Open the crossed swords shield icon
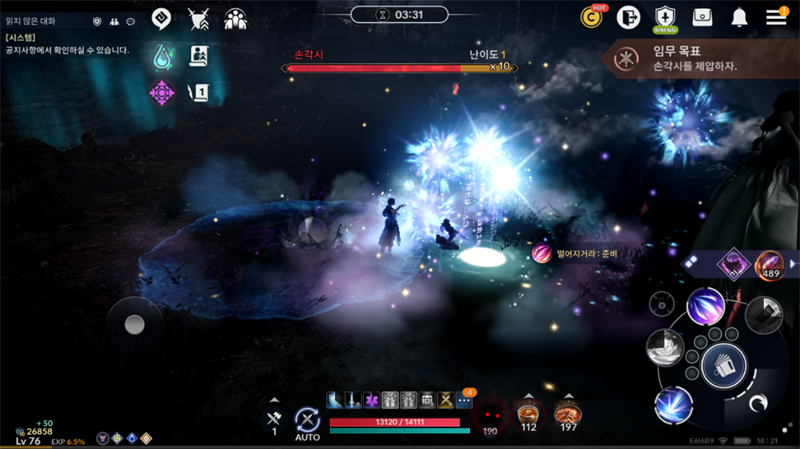 click(198, 19)
